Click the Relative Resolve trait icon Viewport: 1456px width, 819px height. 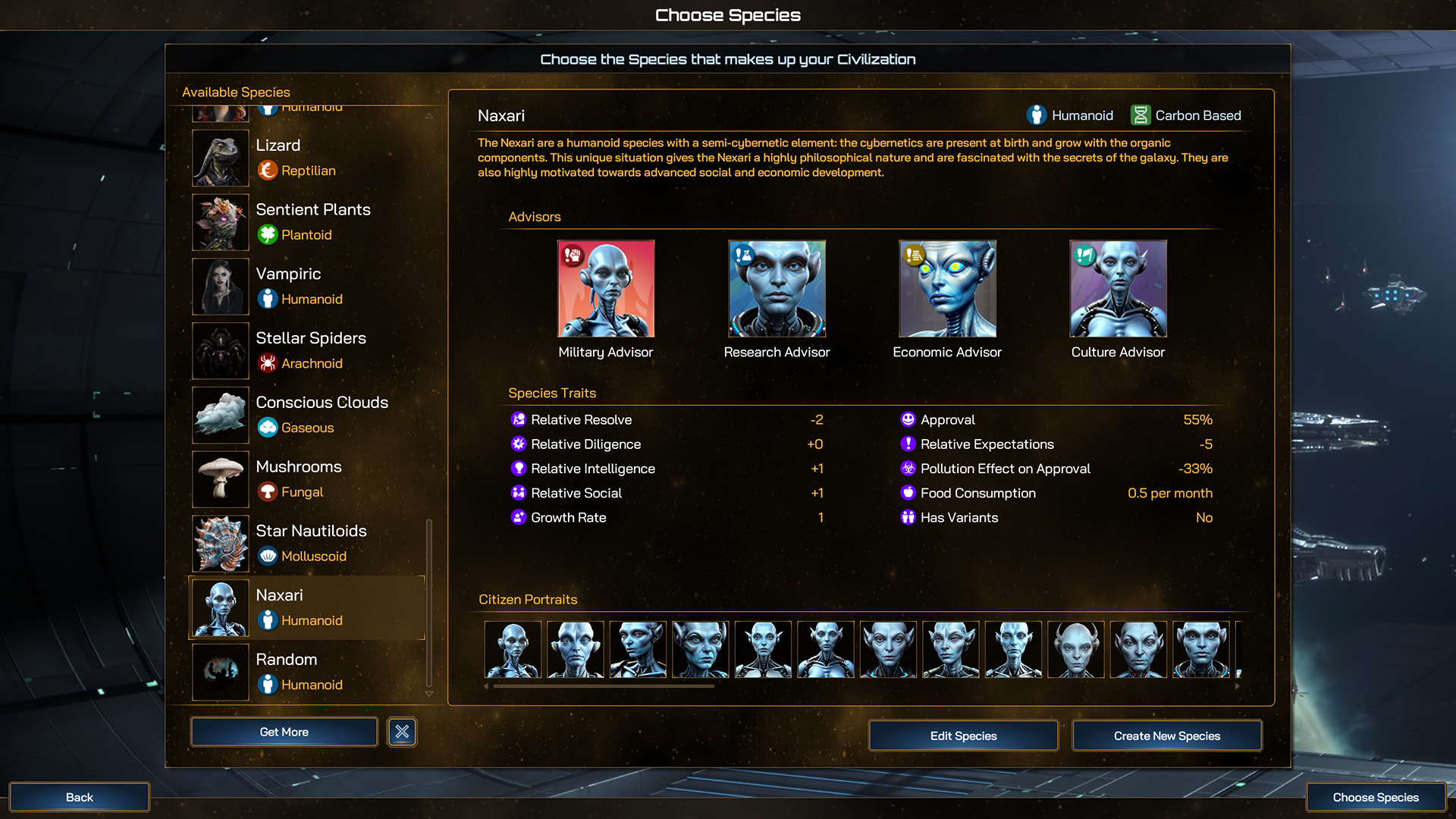click(519, 419)
